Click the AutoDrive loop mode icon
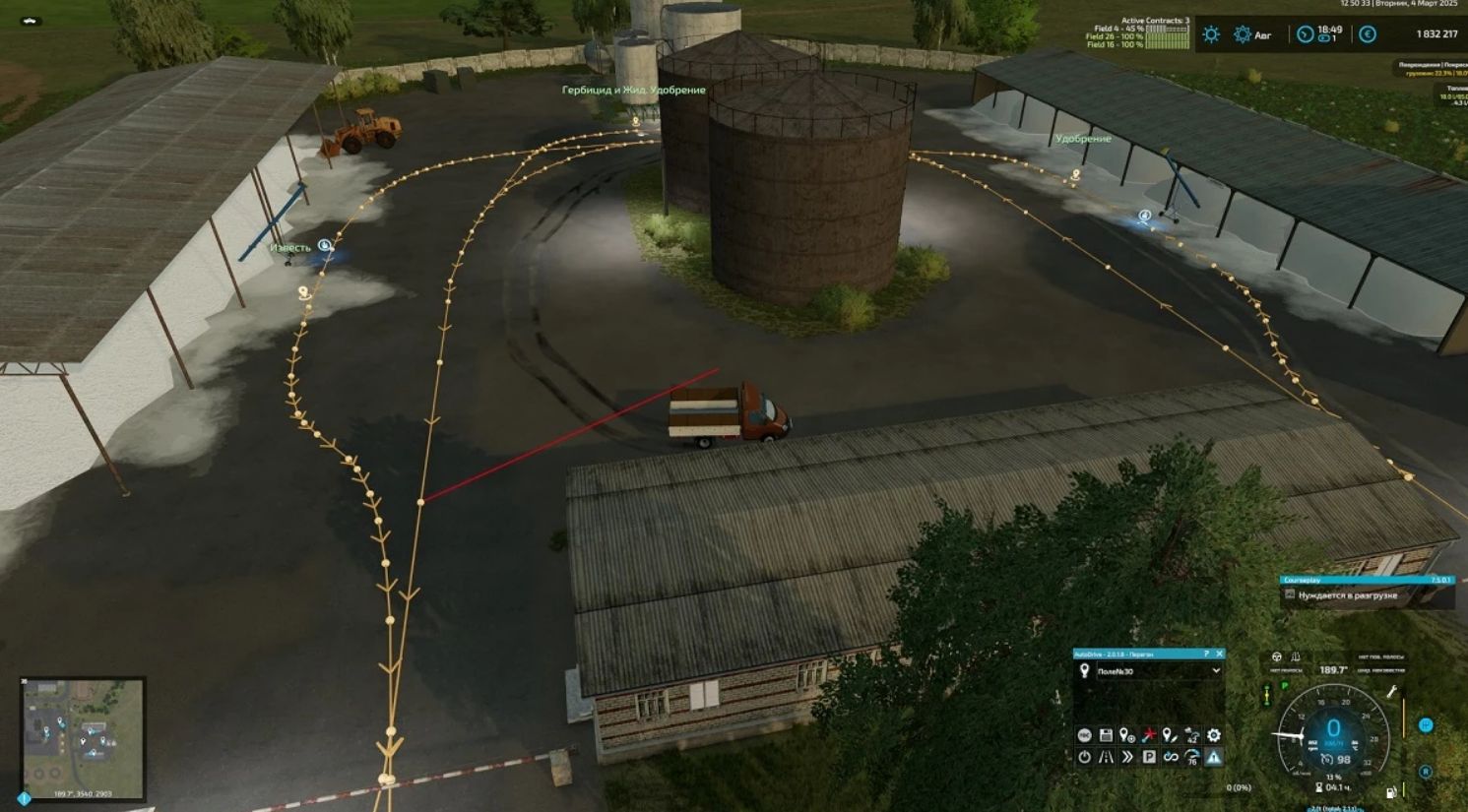The image size is (1468, 812). click(1171, 757)
